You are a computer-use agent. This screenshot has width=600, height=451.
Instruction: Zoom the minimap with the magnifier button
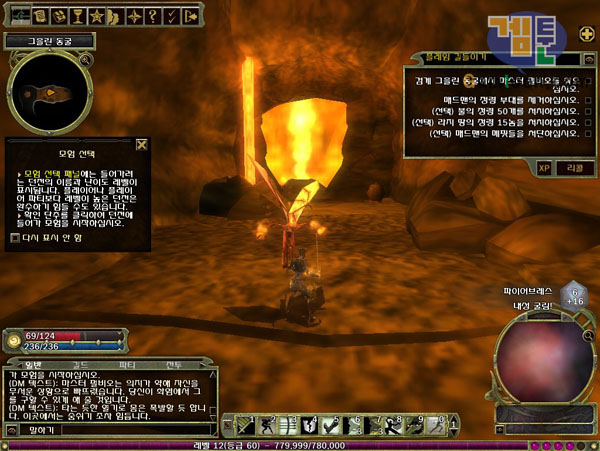(87, 60)
